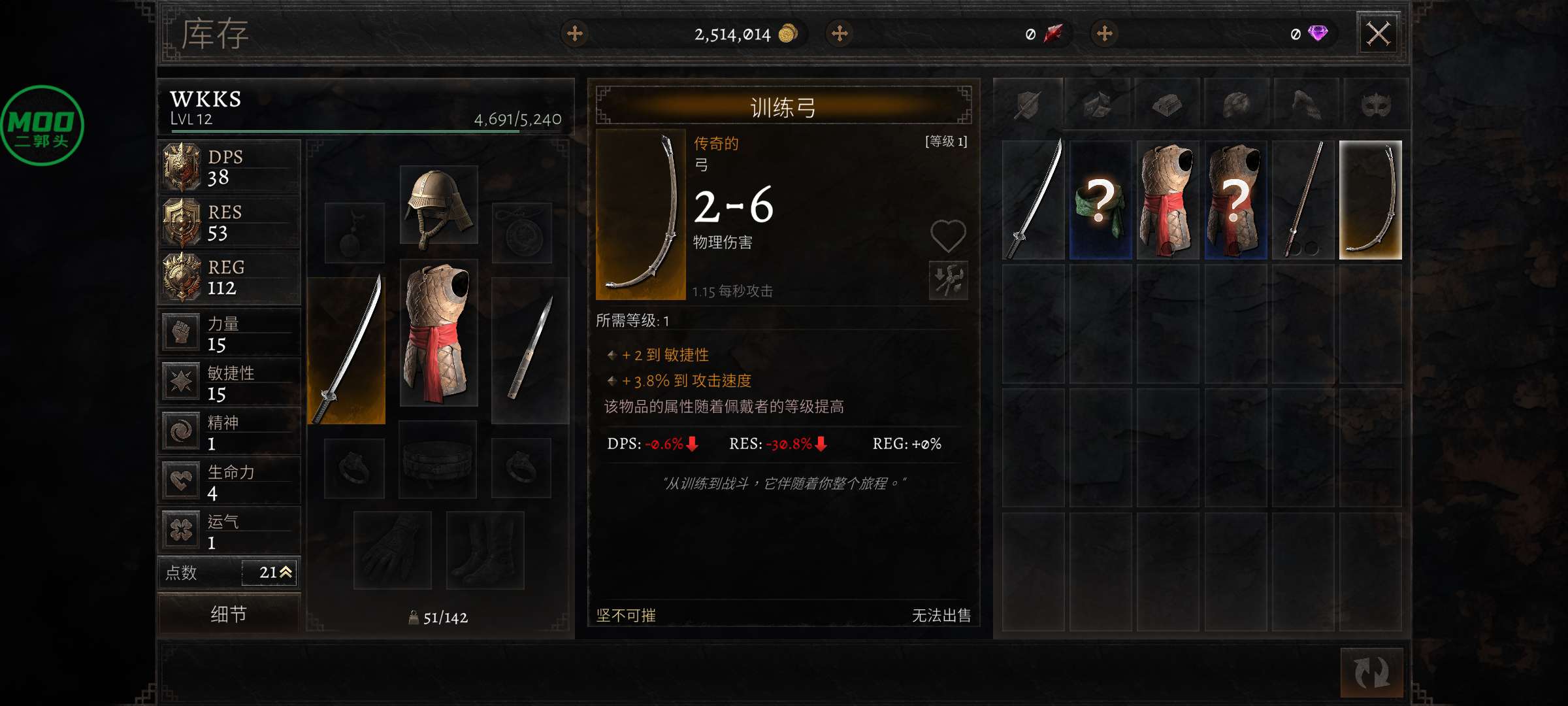
Task: Add more purple gems
Action: click(1105, 33)
